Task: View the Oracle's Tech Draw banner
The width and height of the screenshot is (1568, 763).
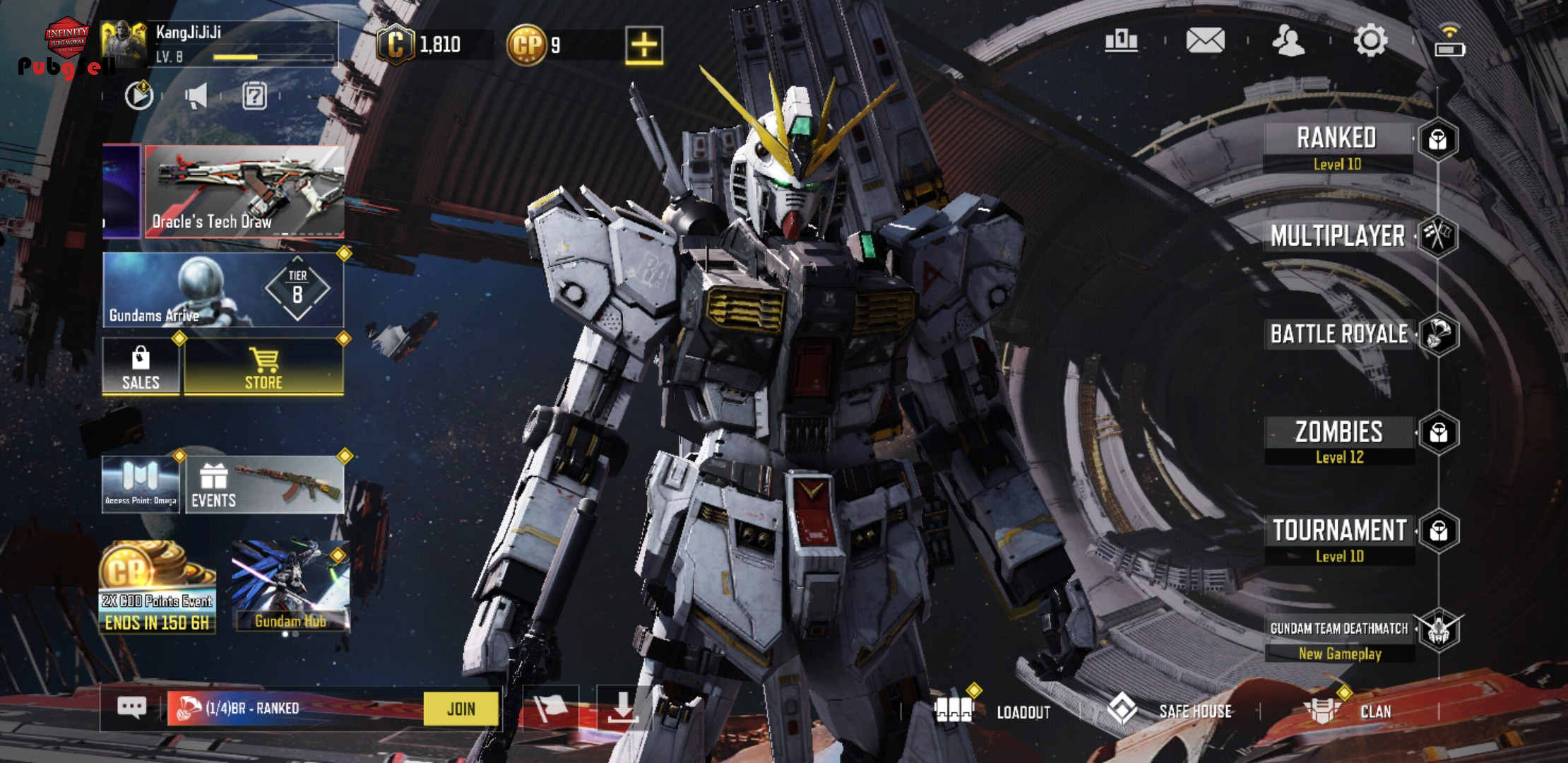Action: [x=244, y=191]
